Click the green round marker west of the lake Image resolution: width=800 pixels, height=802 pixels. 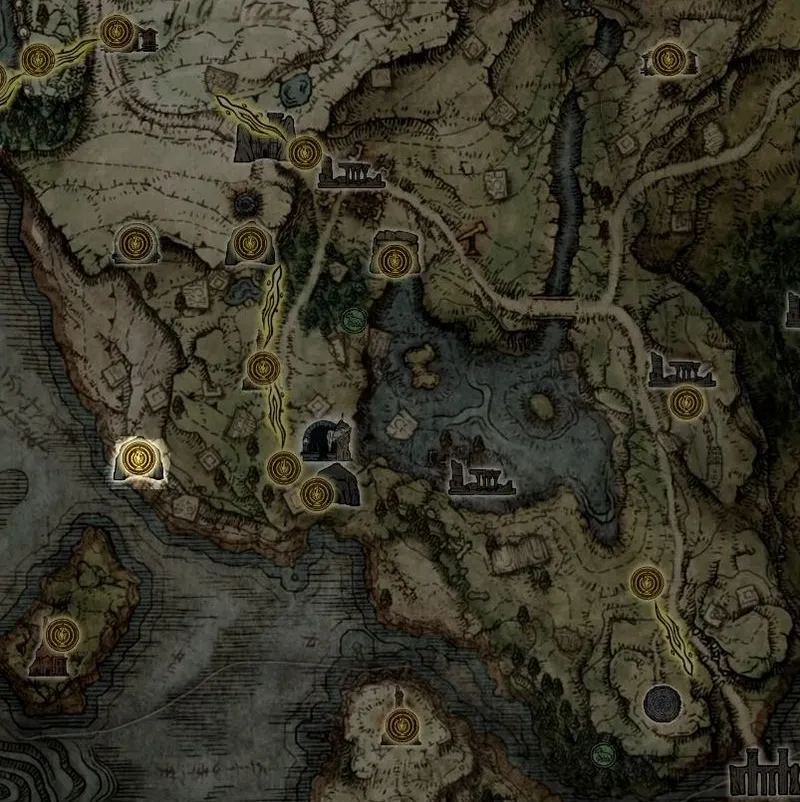352,320
